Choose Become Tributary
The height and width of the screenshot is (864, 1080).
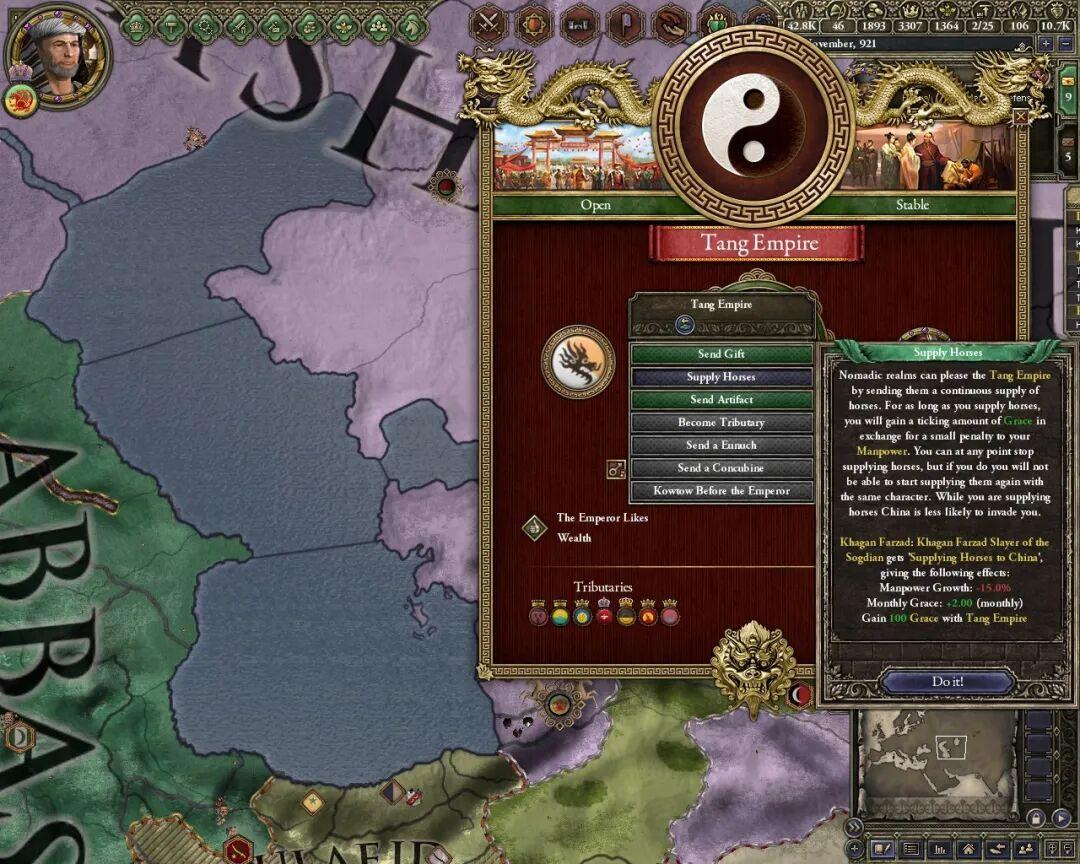[x=721, y=423]
